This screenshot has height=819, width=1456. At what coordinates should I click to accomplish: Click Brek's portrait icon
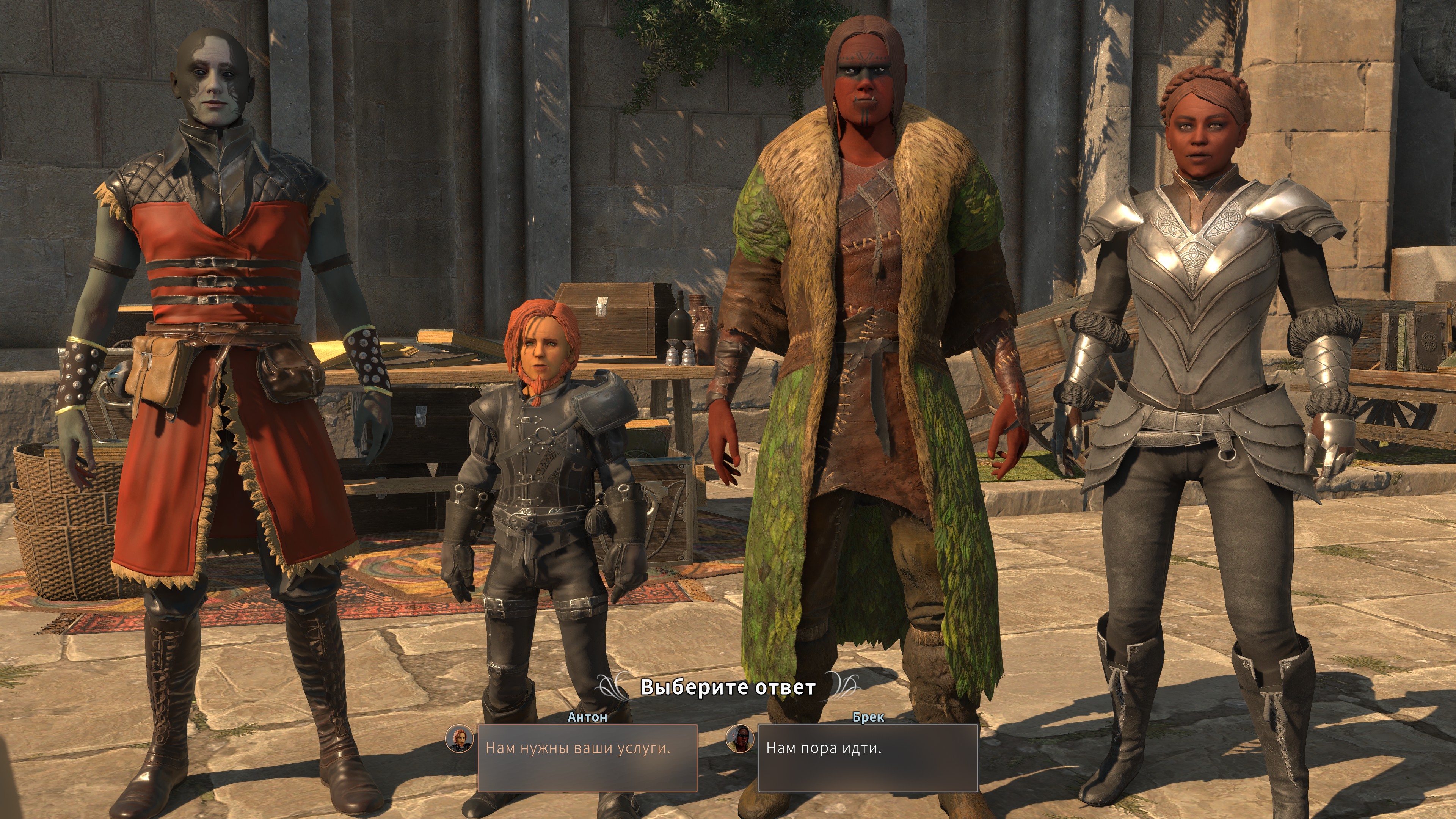point(740,739)
